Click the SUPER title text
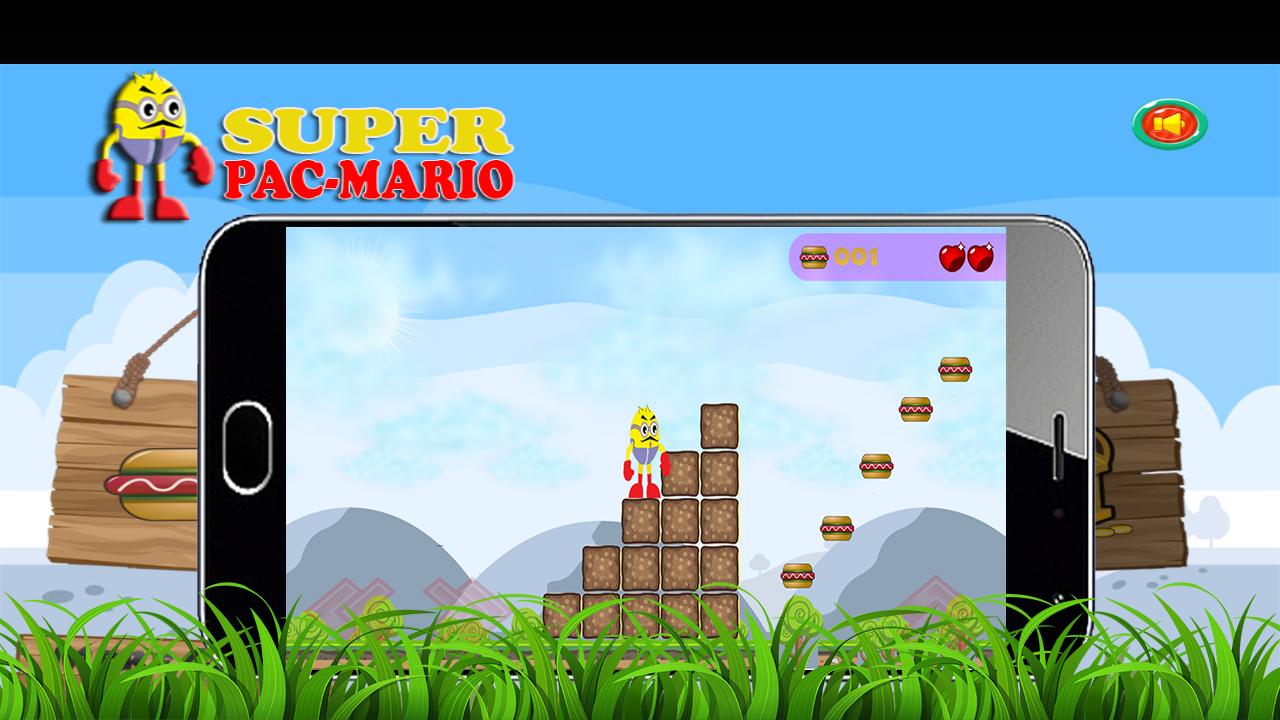Image resolution: width=1280 pixels, height=720 pixels. click(x=368, y=131)
